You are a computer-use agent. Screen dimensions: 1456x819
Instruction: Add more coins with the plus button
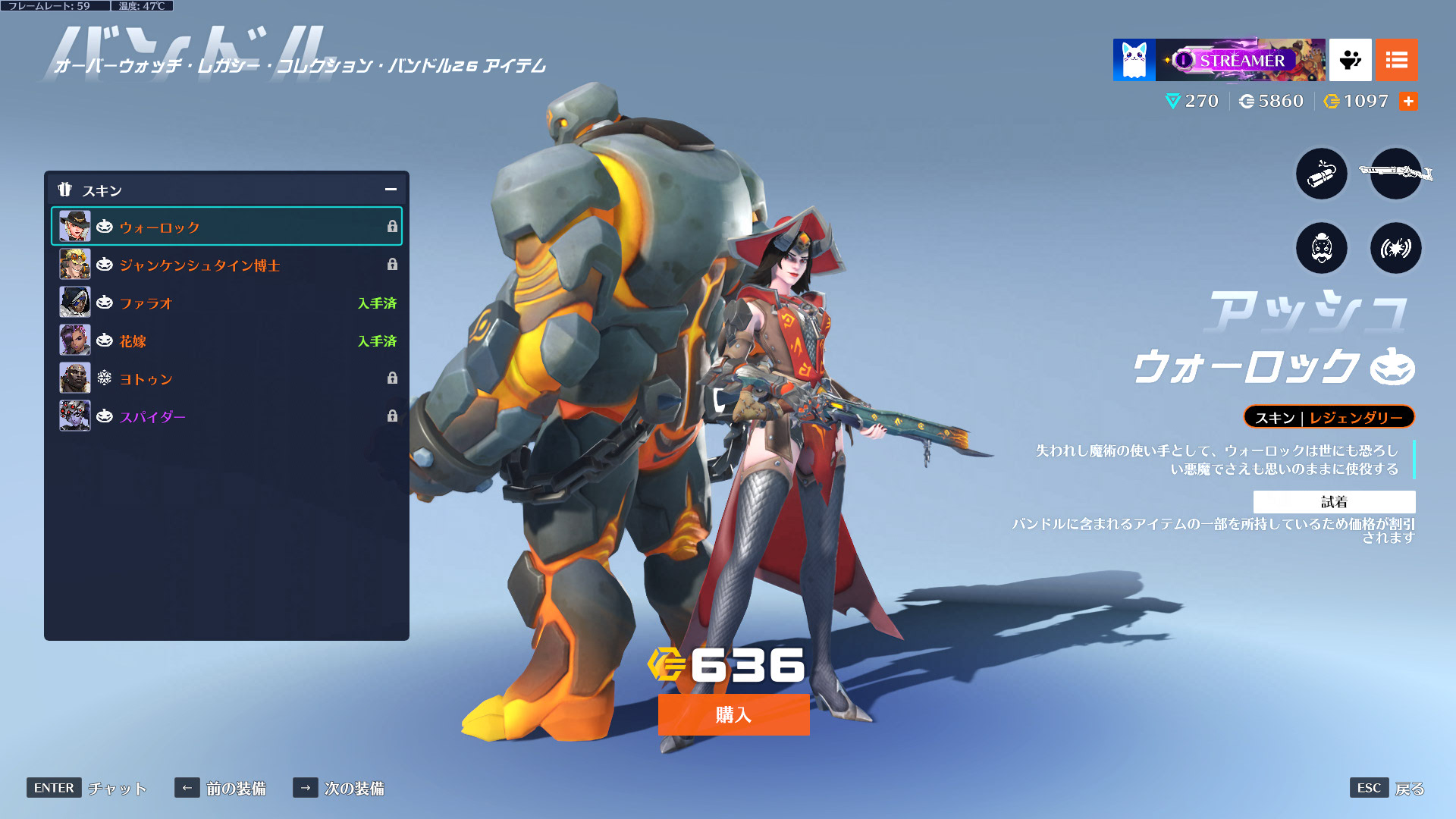(1408, 101)
